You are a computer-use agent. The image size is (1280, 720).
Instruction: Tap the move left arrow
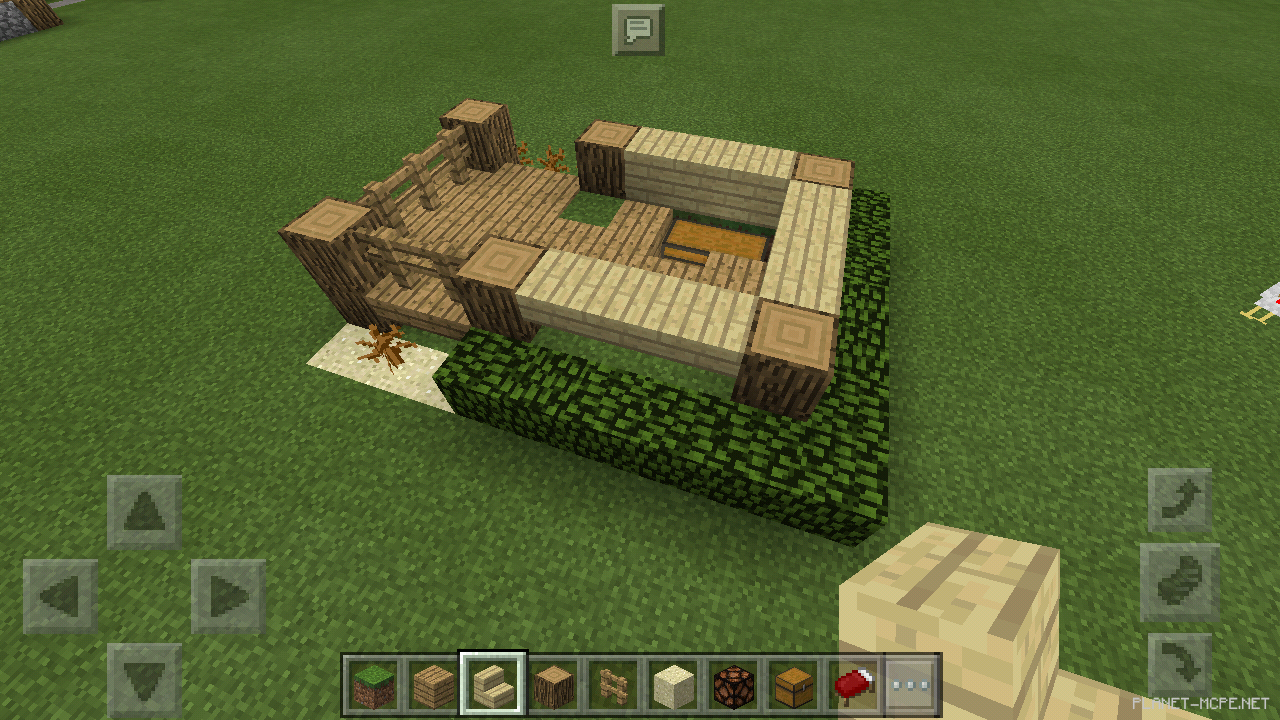pos(60,597)
